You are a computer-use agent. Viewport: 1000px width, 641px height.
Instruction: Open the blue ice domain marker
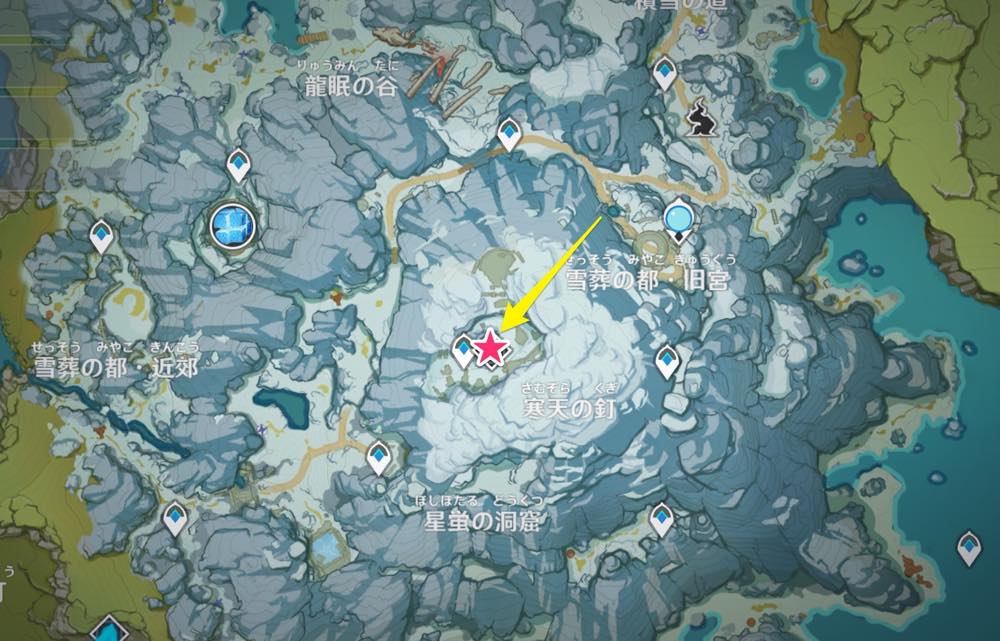click(x=233, y=223)
